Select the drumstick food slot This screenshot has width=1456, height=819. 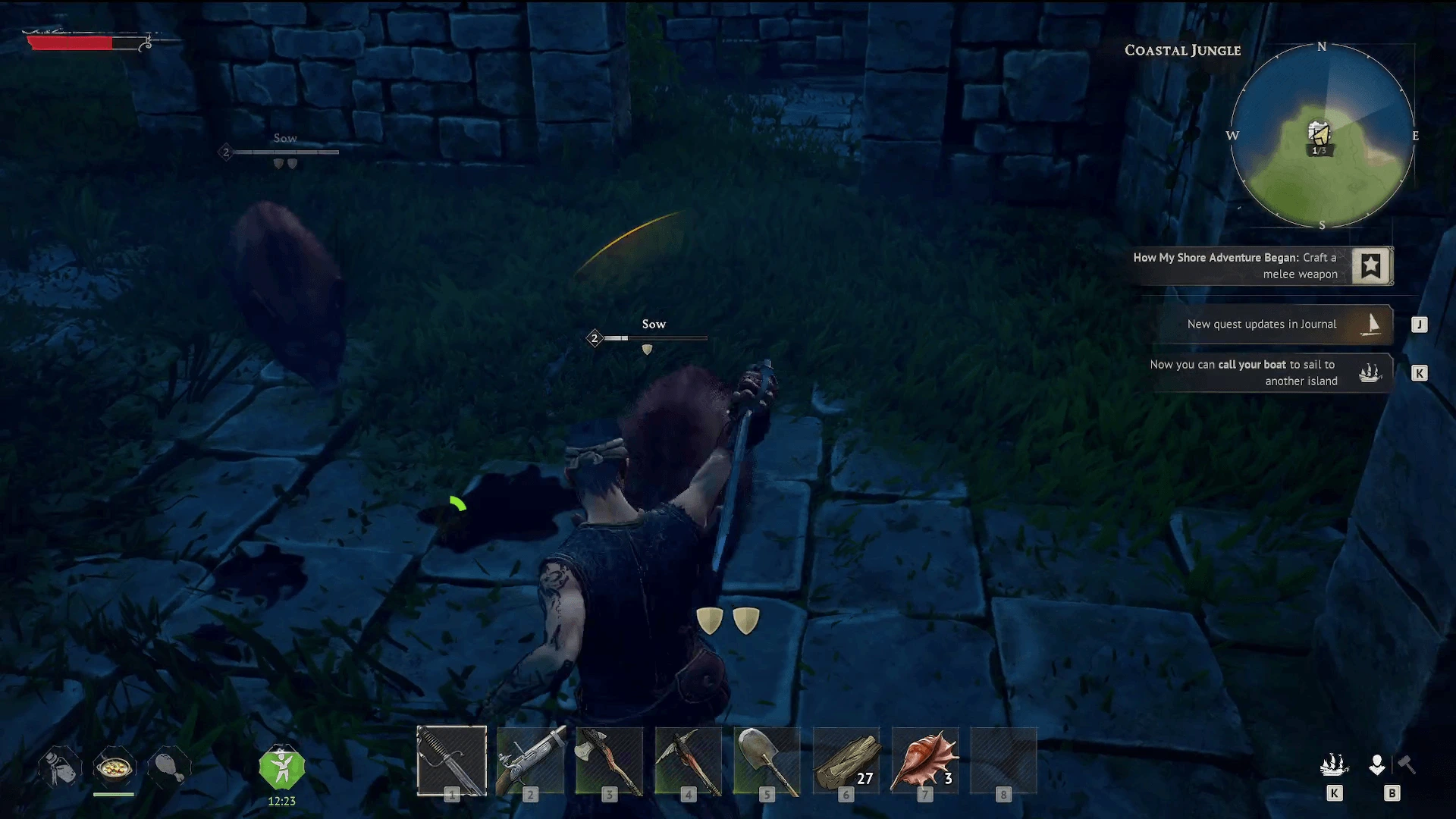click(x=169, y=766)
